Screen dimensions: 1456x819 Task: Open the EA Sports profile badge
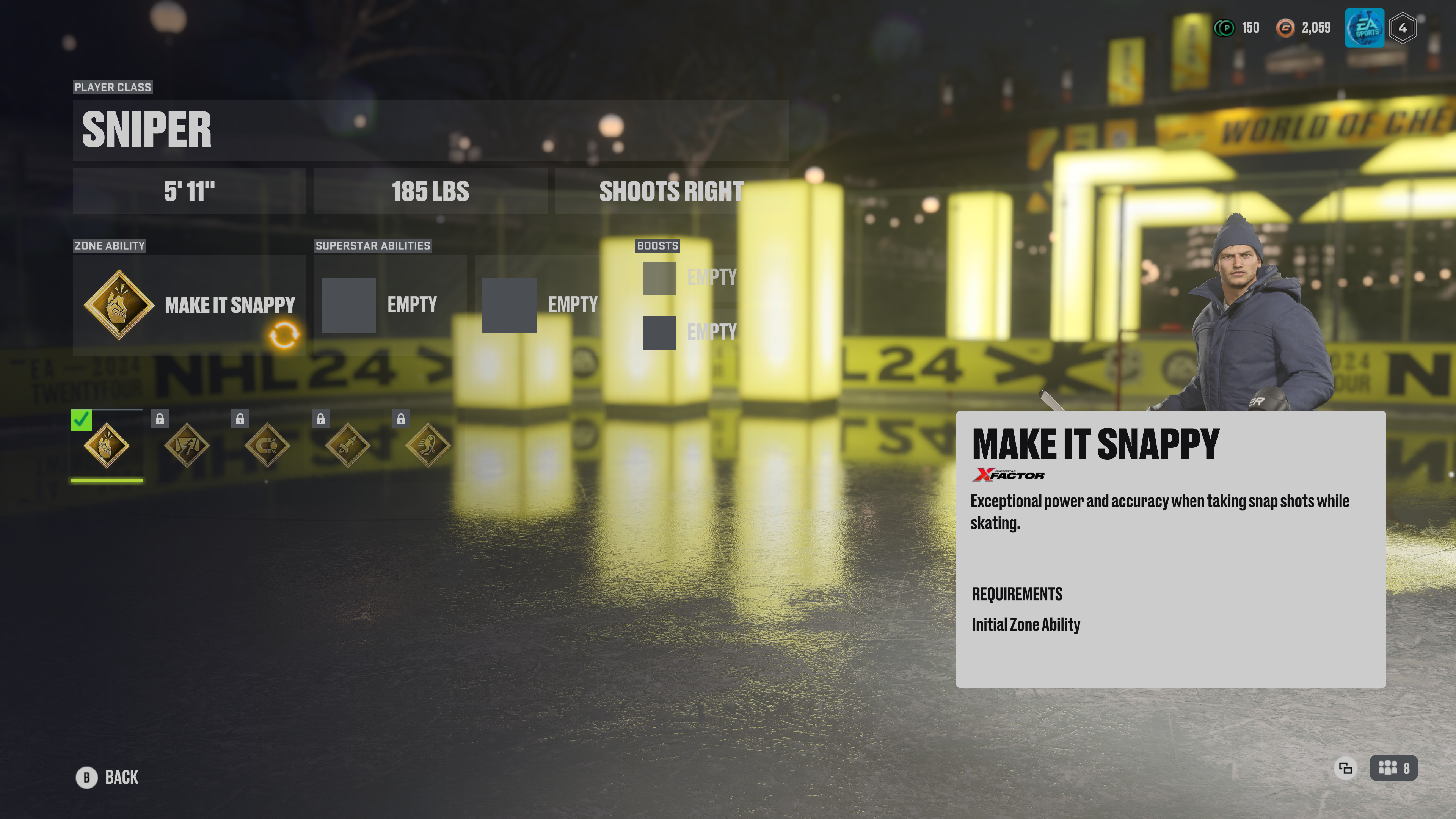[1364, 28]
